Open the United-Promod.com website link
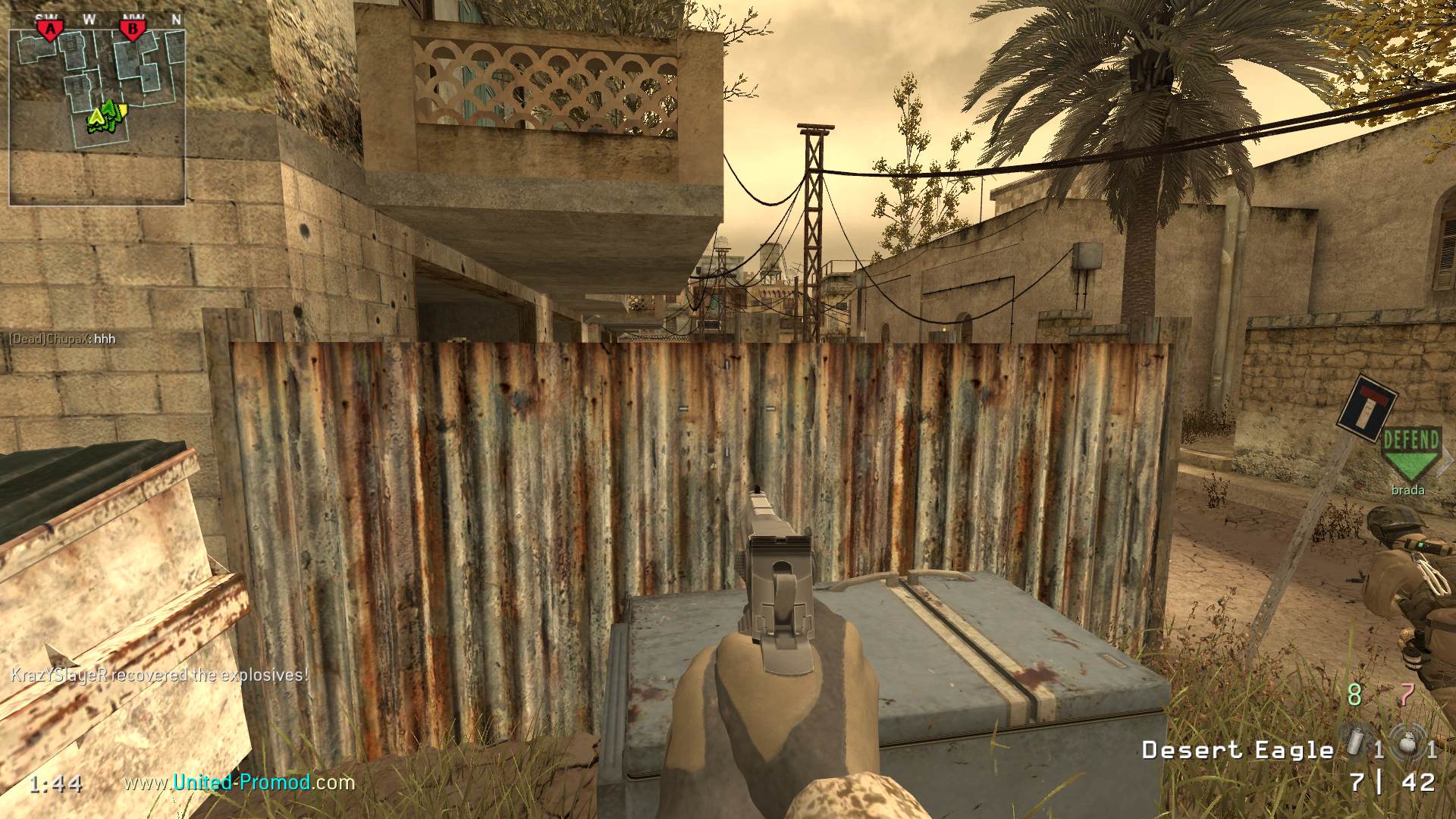This screenshot has height=819, width=1456. tap(240, 782)
